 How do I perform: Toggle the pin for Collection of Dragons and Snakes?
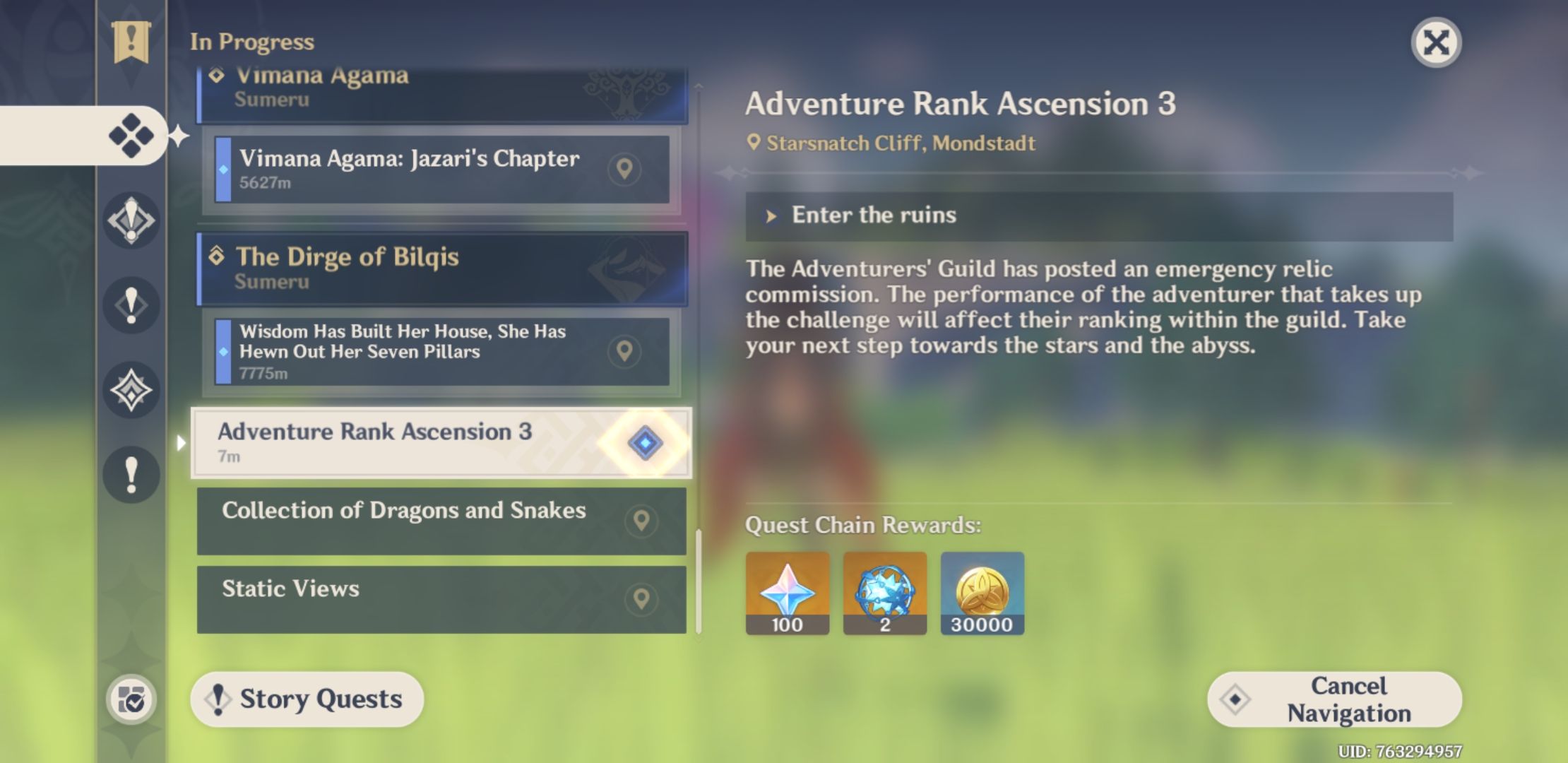point(641,521)
